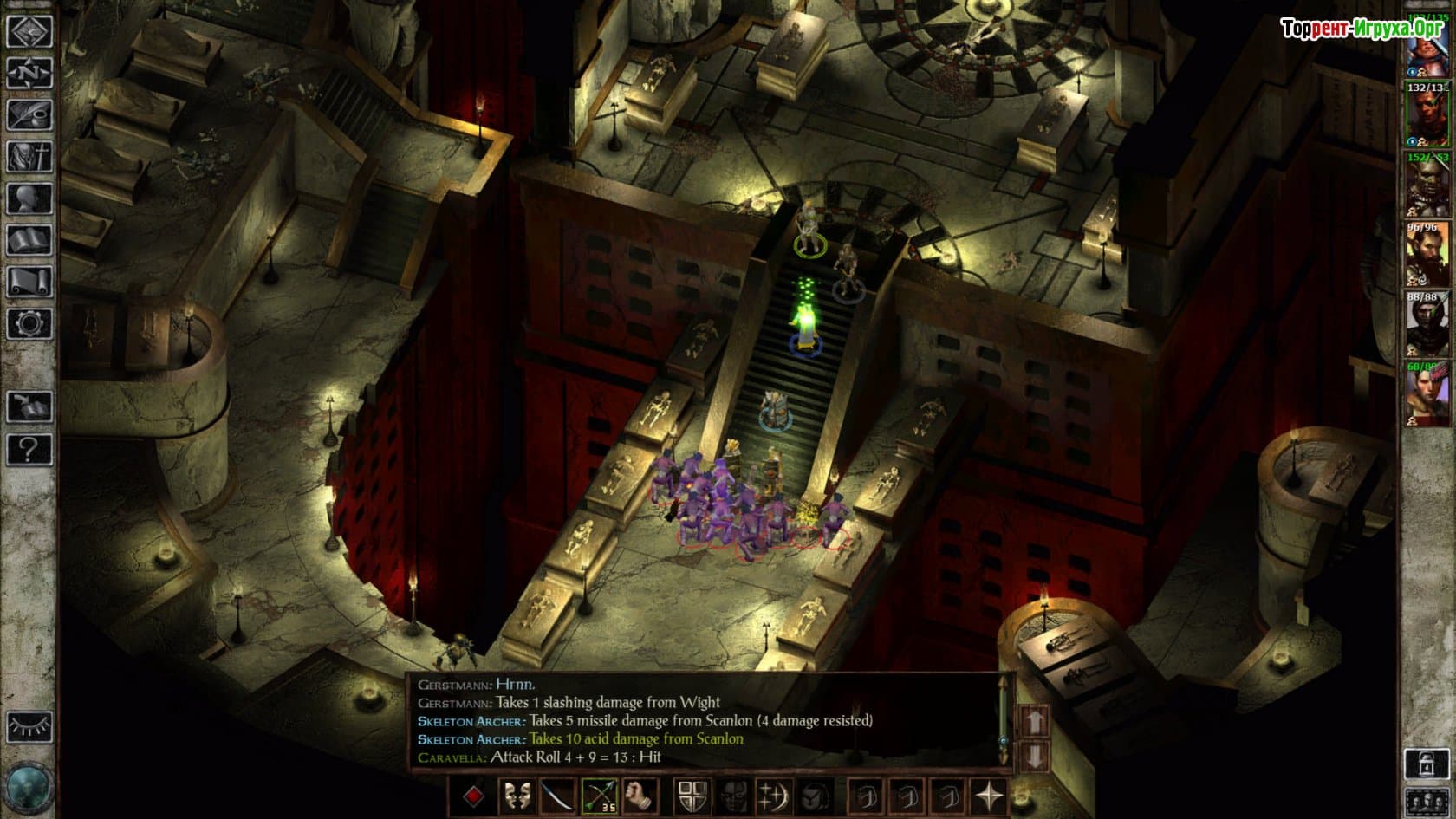
Task: Open the priest scroll screen
Action: click(29, 282)
